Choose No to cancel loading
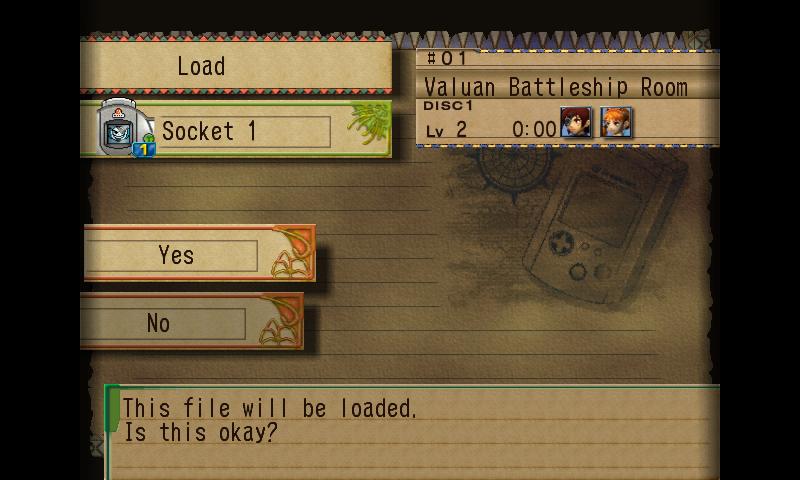The width and height of the screenshot is (800, 480). (x=160, y=323)
